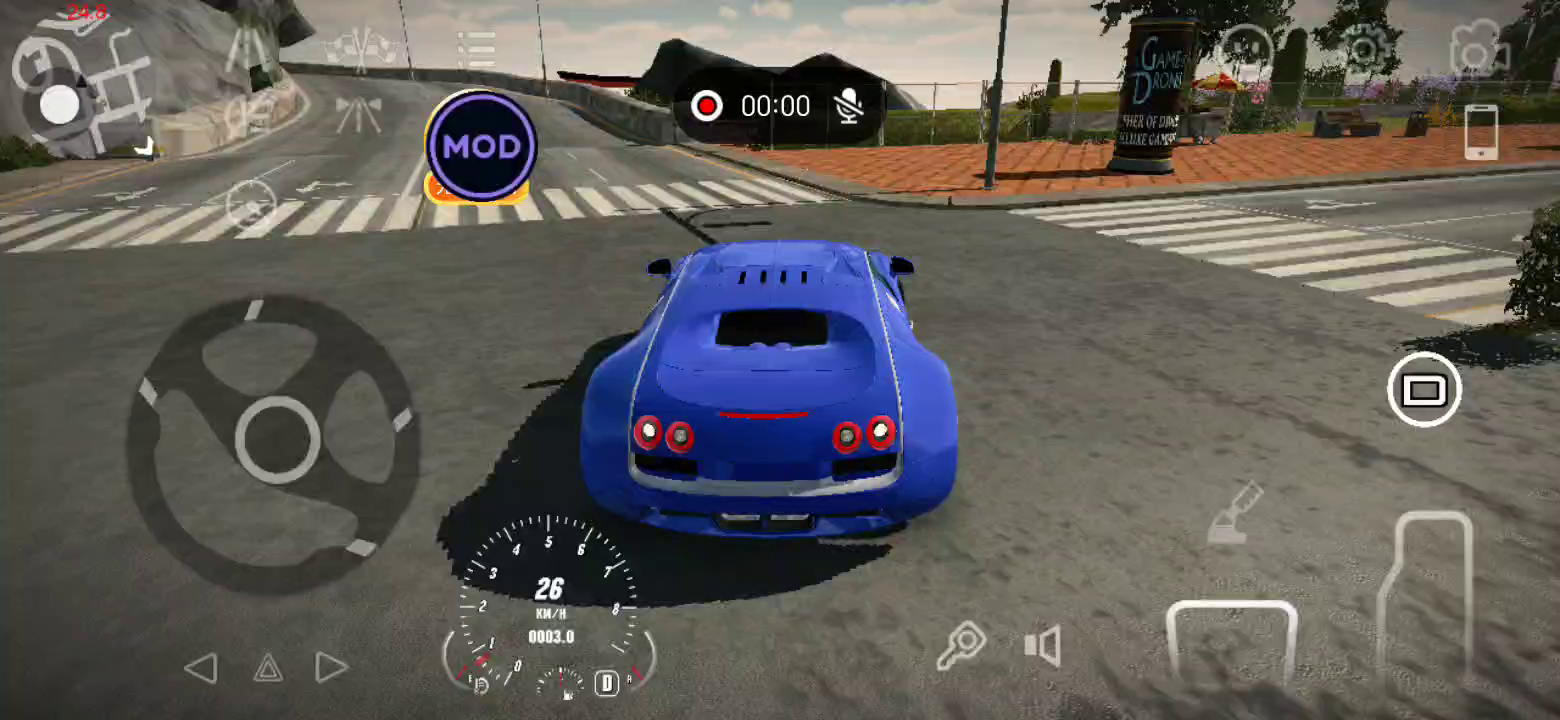Open the settings gear

tap(1363, 47)
